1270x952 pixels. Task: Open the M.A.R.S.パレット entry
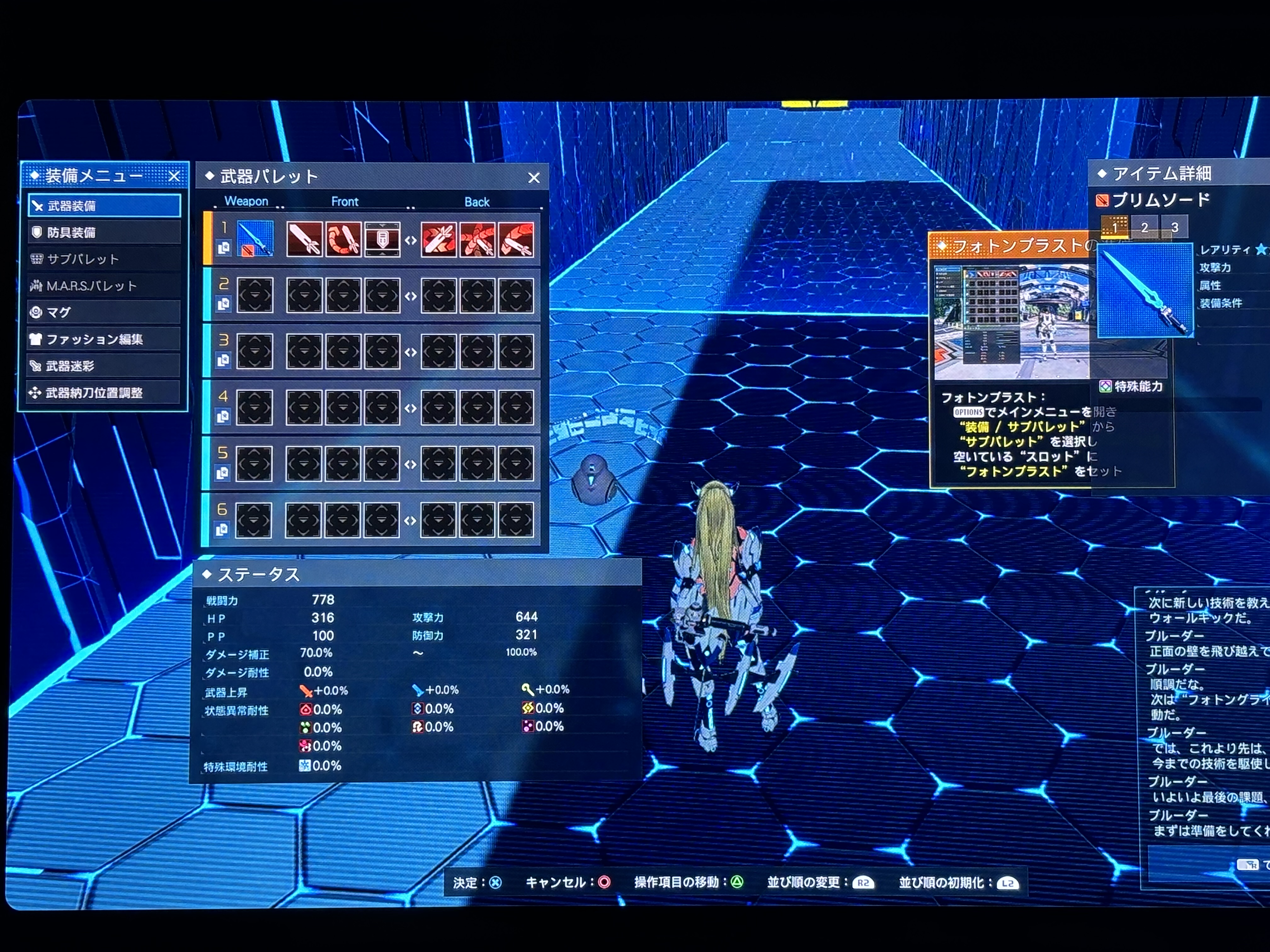point(104,286)
